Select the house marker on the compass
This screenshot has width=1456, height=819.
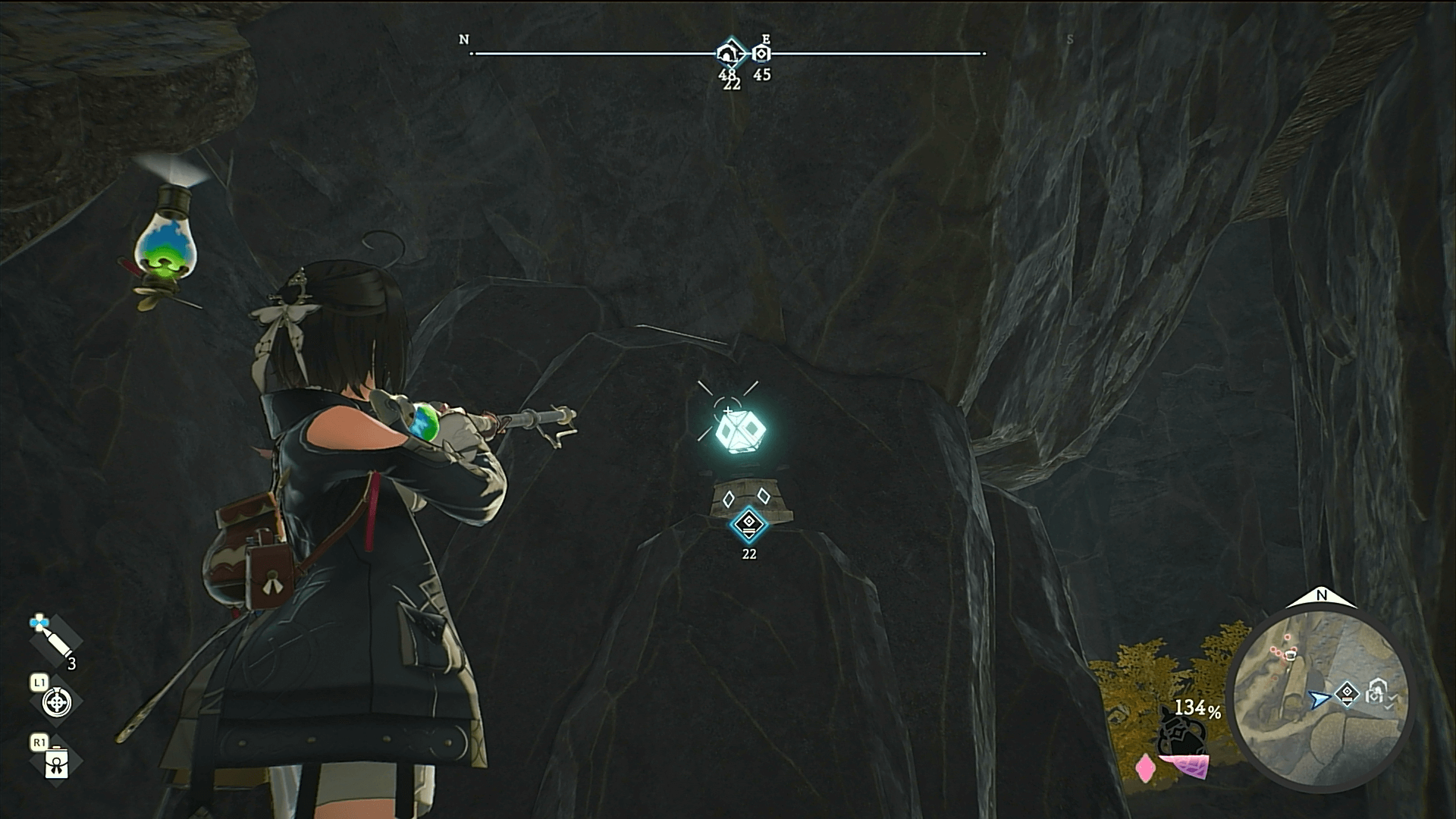pos(728,53)
